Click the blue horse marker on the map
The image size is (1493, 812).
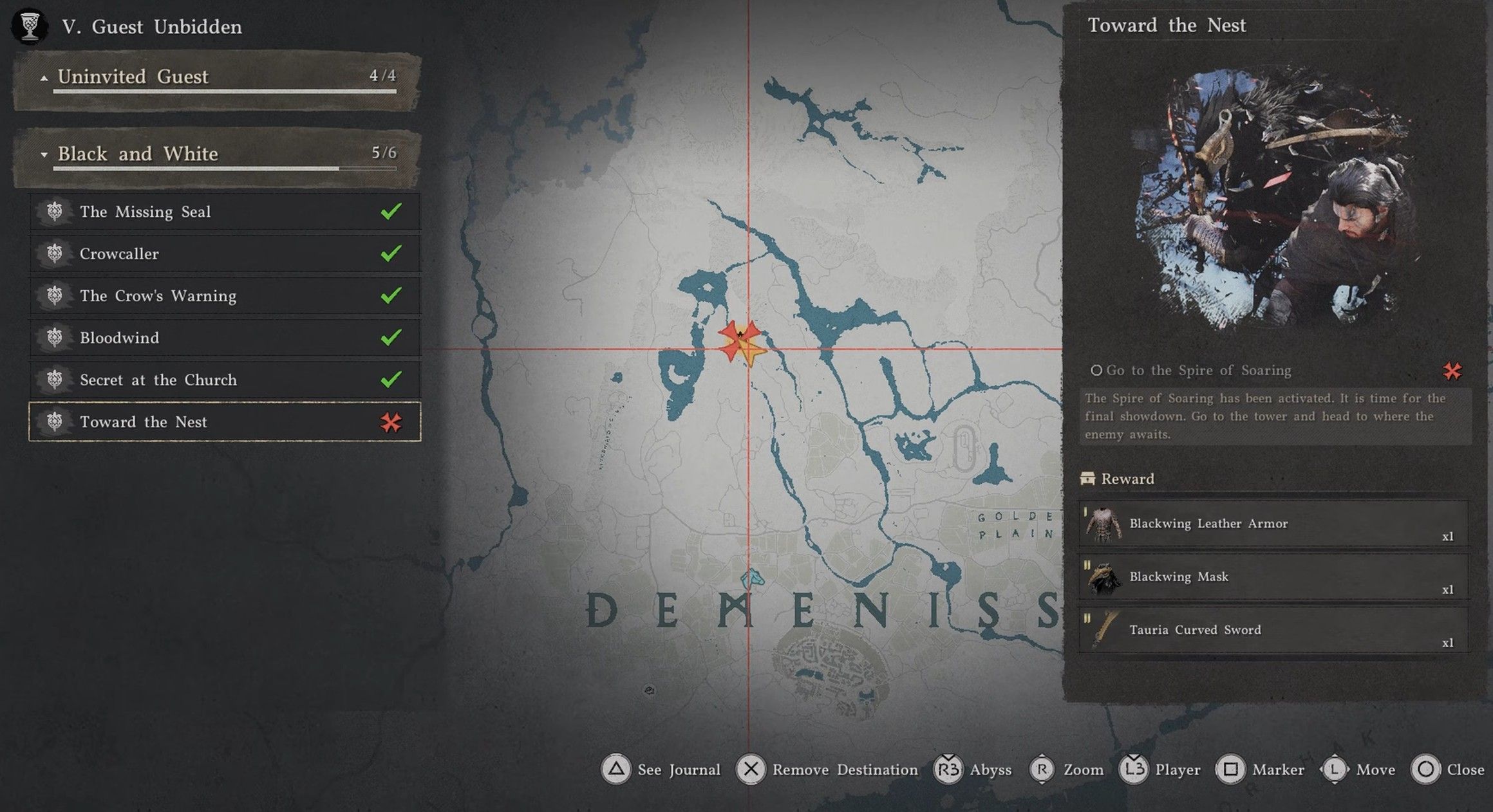coord(751,578)
